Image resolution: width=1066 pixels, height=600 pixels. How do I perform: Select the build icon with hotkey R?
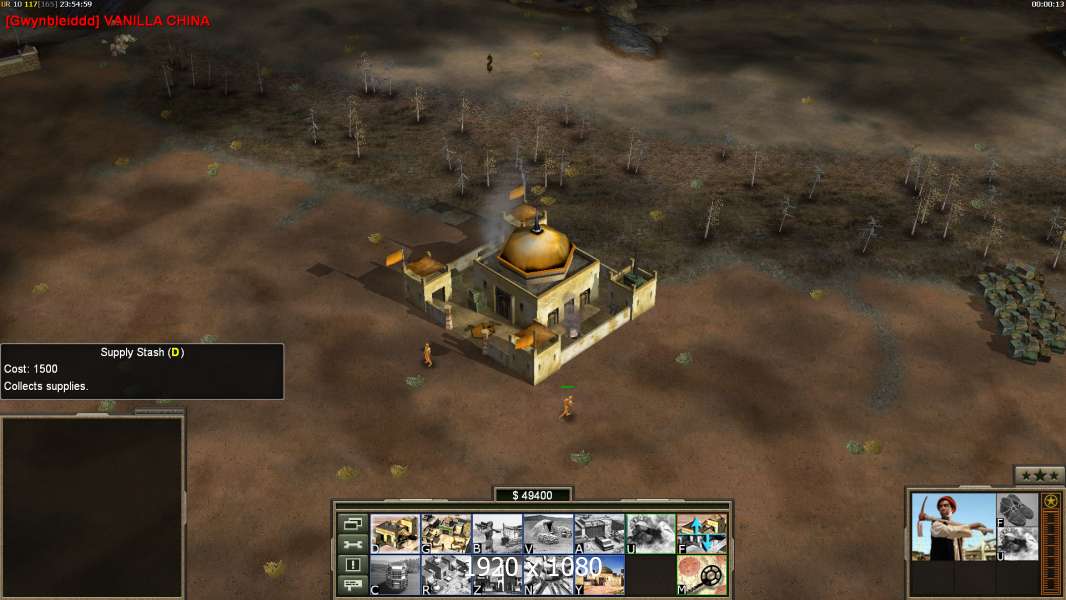click(x=446, y=575)
